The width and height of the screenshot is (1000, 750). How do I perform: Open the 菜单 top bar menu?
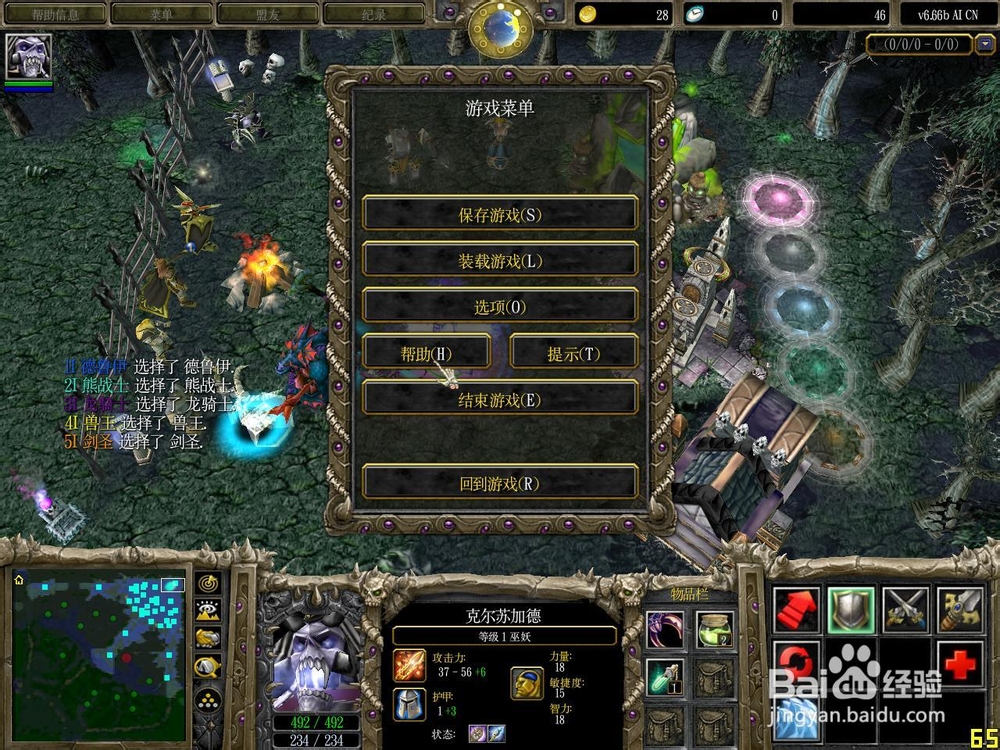161,14
